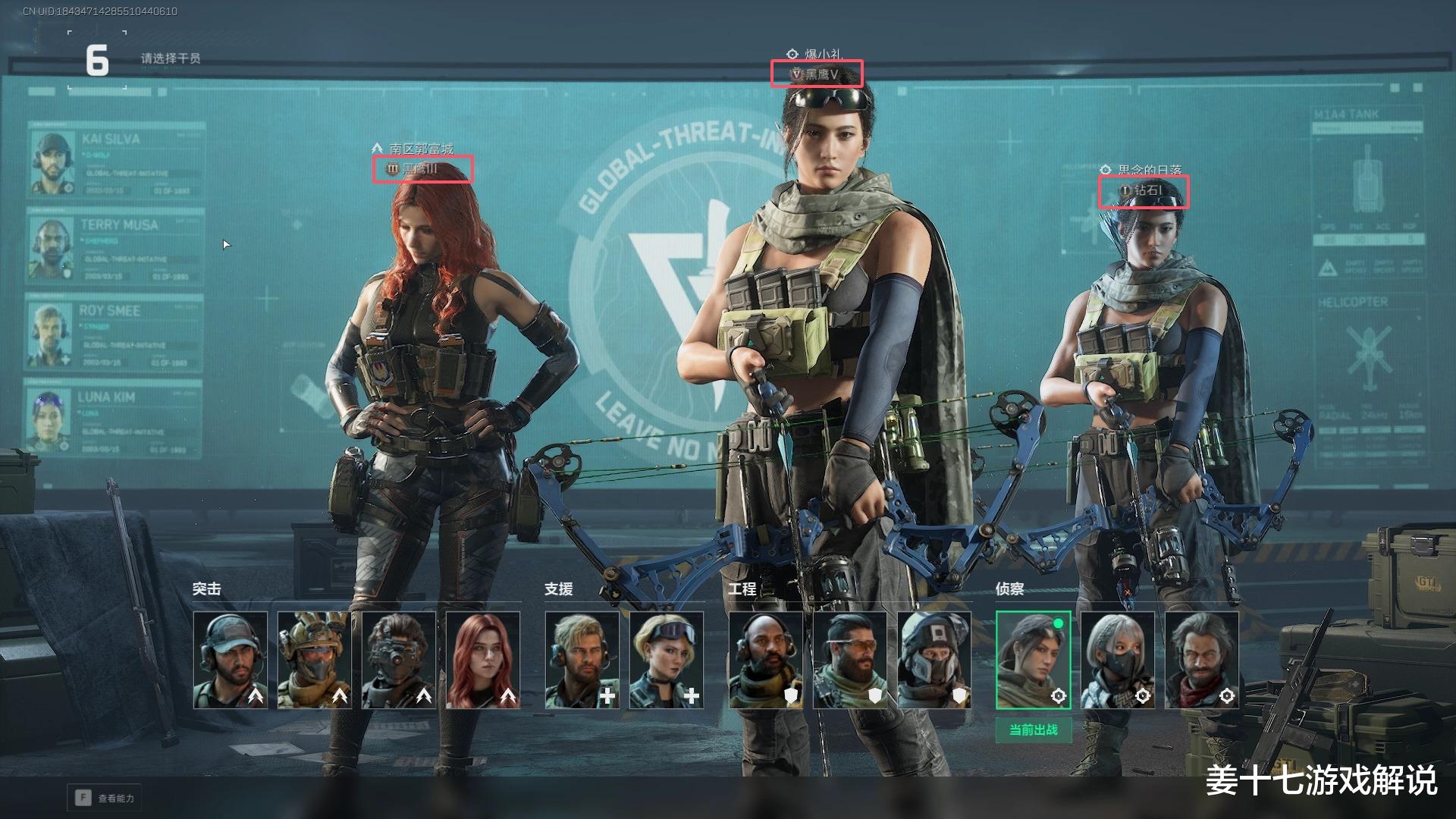Image resolution: width=1456 pixels, height=819 pixels.
Task: Select the blonde woman support operator with goggles
Action: click(667, 660)
